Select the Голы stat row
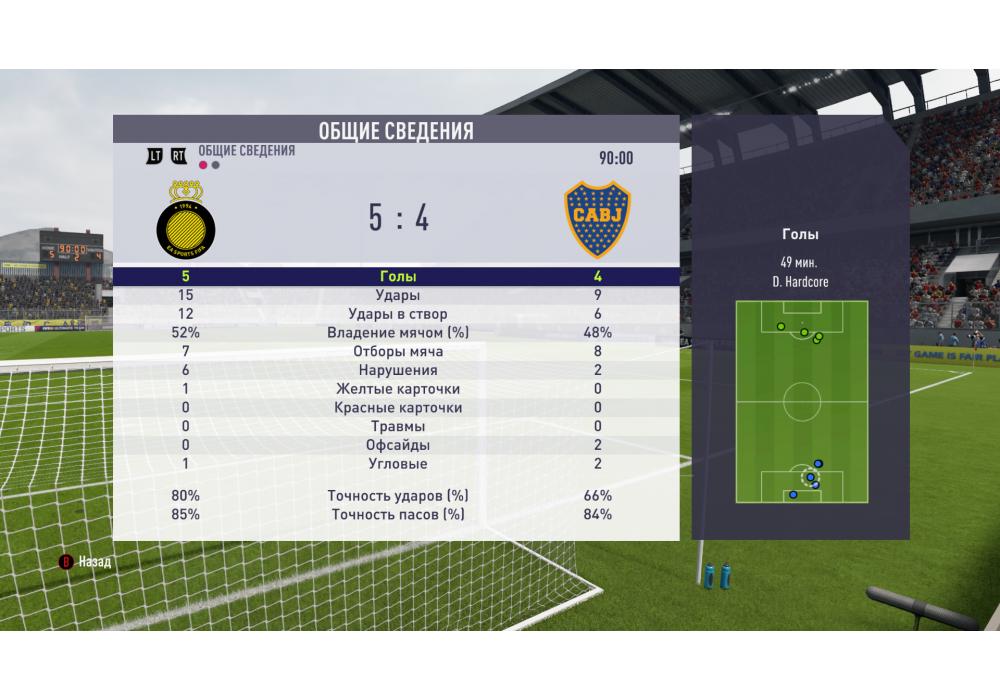This screenshot has width=1000, height=700. point(396,277)
